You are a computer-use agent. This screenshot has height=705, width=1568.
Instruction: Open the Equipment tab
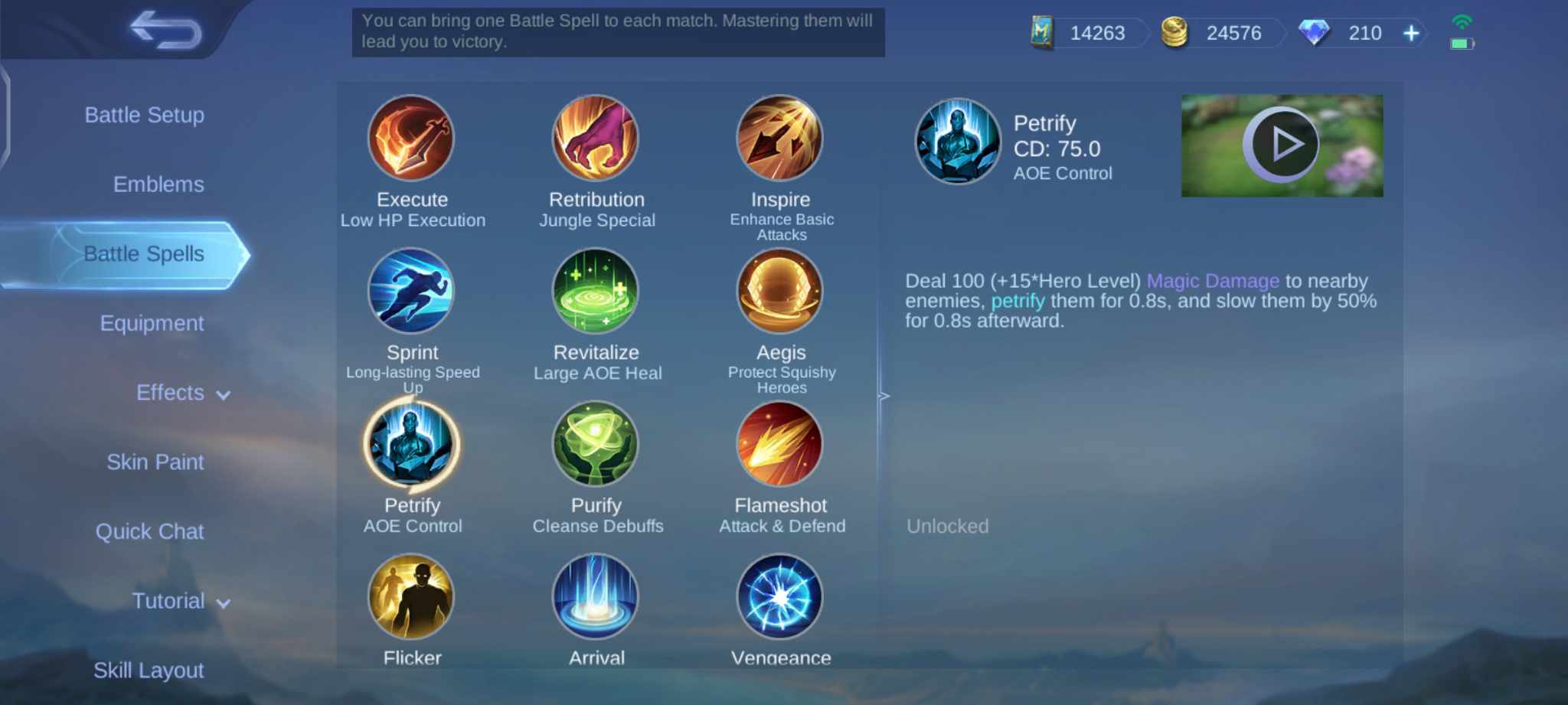152,323
